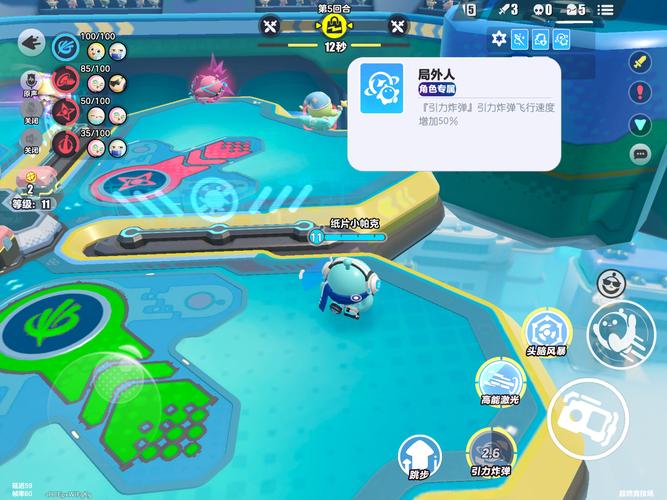667x500 pixels.
Task: Use the virtual movement joystick
Action: point(100,392)
